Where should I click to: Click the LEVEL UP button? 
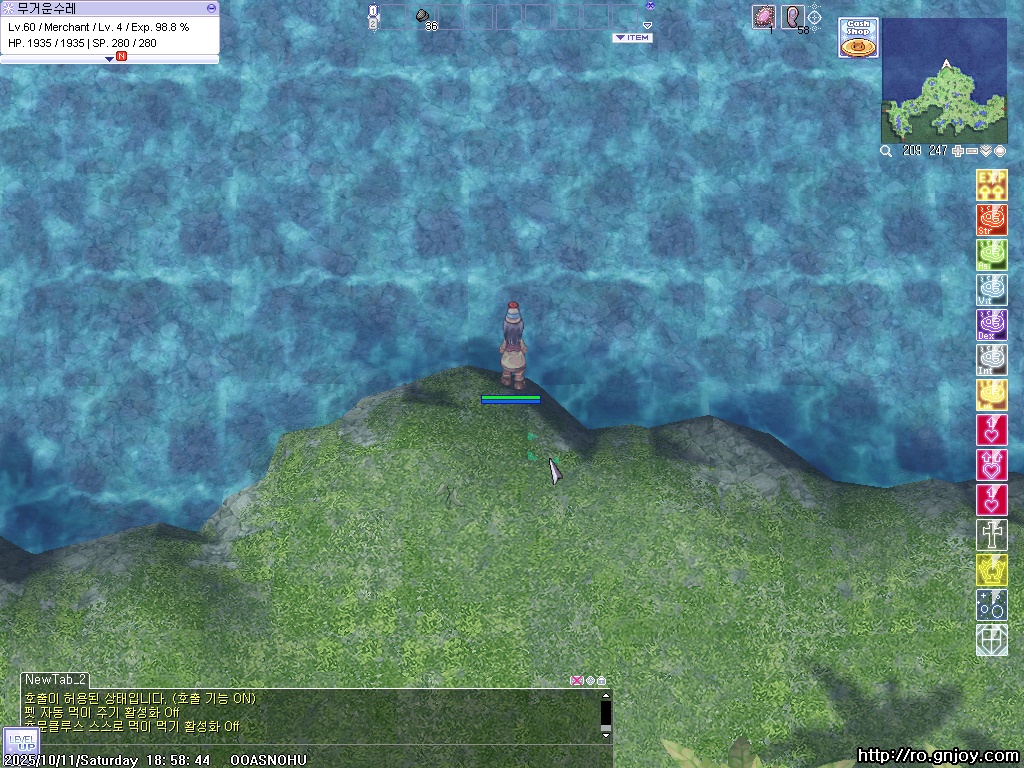(20, 743)
